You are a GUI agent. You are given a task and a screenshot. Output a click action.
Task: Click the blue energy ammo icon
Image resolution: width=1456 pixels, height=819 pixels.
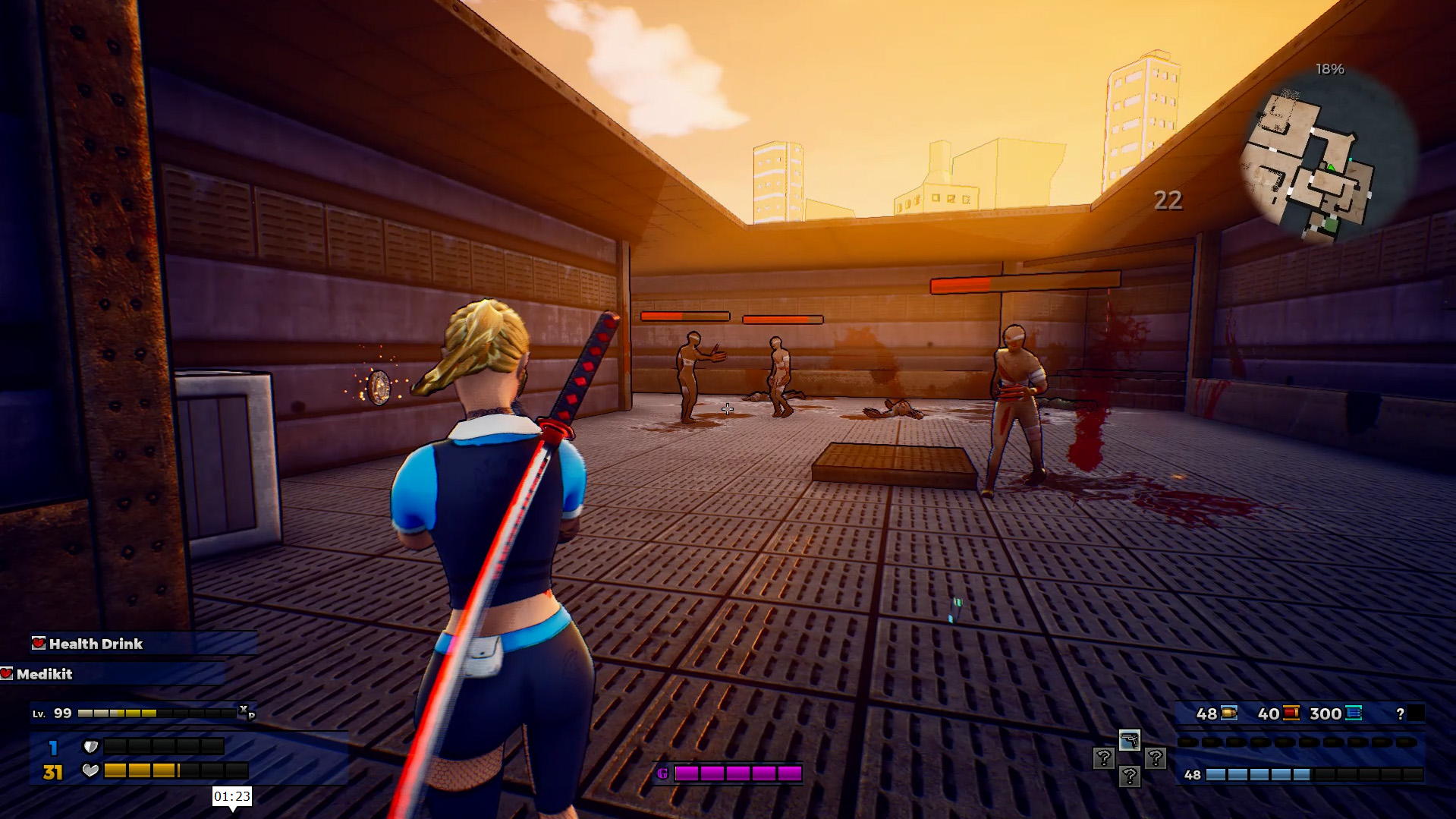[1352, 713]
